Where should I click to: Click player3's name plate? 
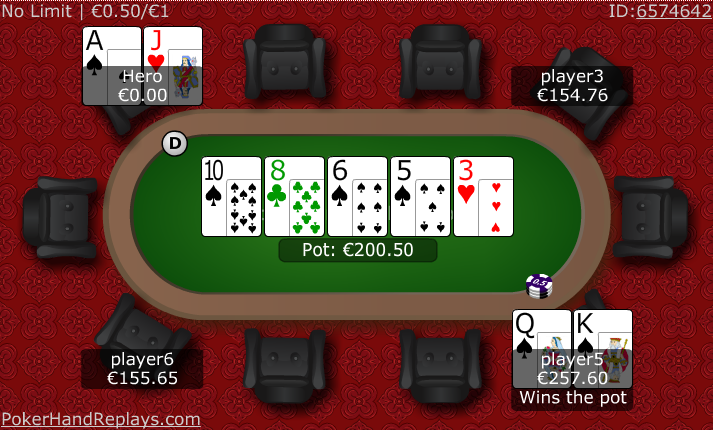[x=572, y=86]
